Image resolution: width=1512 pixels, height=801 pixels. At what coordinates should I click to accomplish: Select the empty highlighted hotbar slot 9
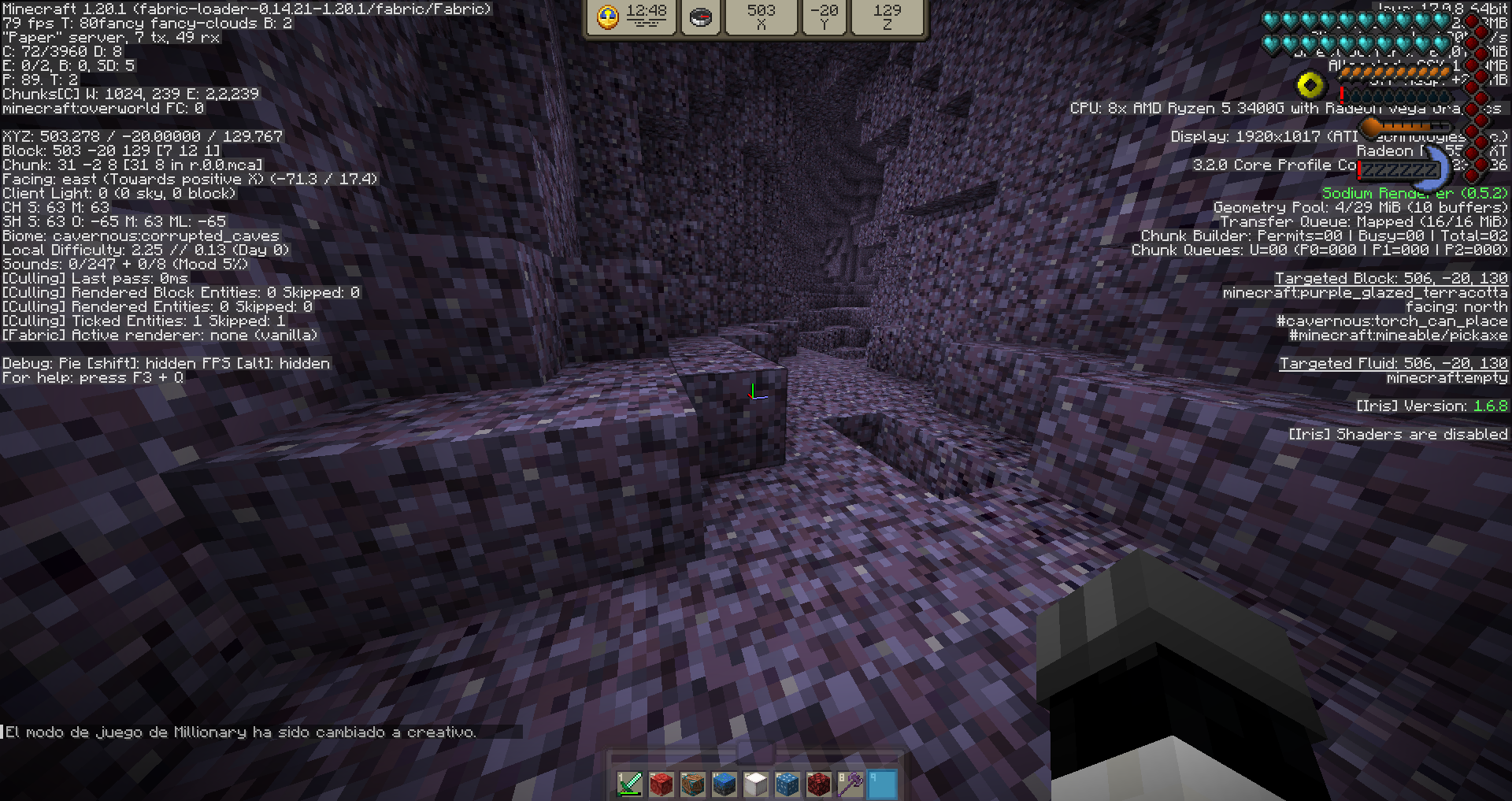[x=881, y=784]
